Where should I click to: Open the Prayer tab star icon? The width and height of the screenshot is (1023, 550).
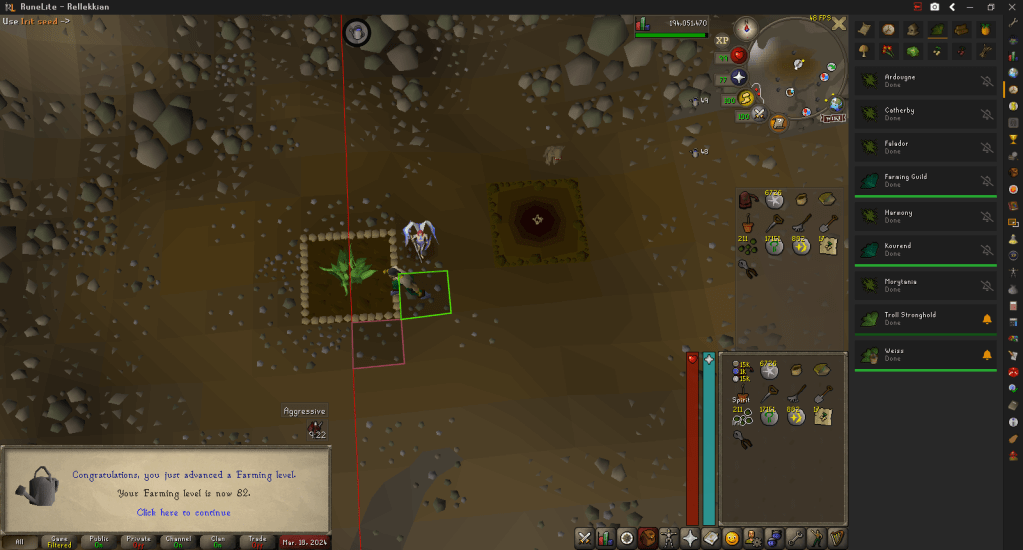coord(690,538)
